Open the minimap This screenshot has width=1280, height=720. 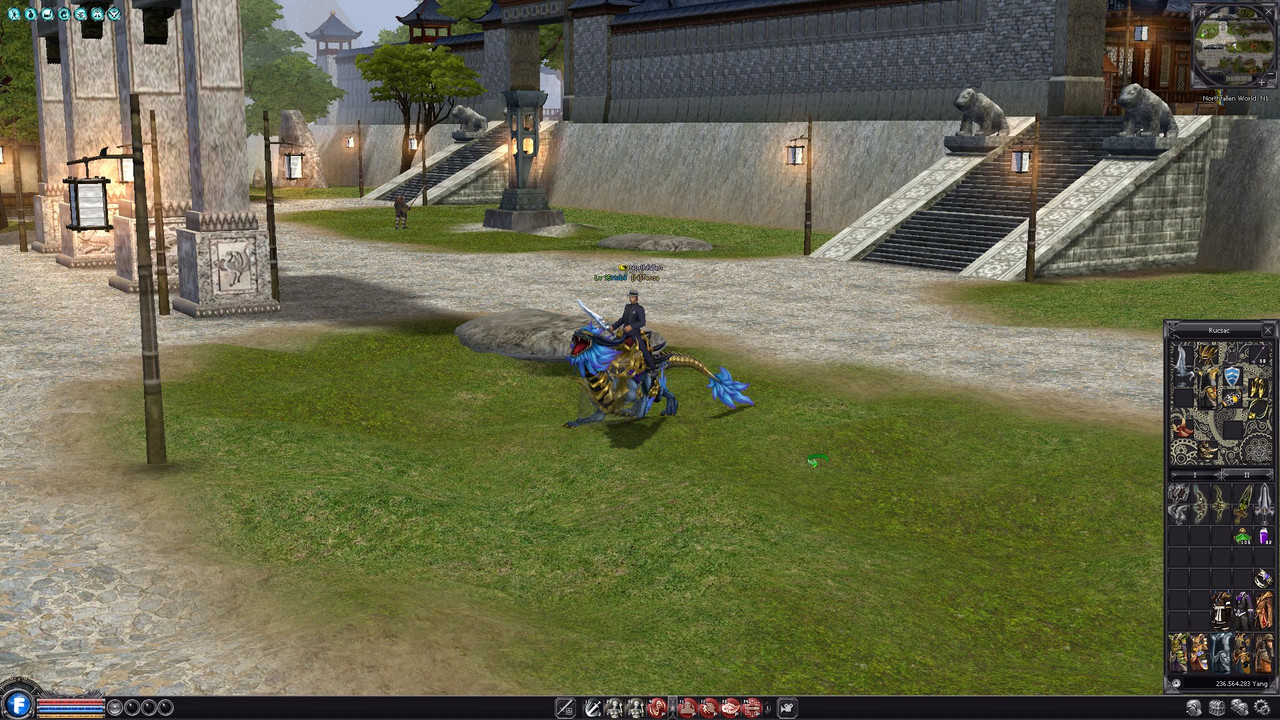[x=1234, y=46]
